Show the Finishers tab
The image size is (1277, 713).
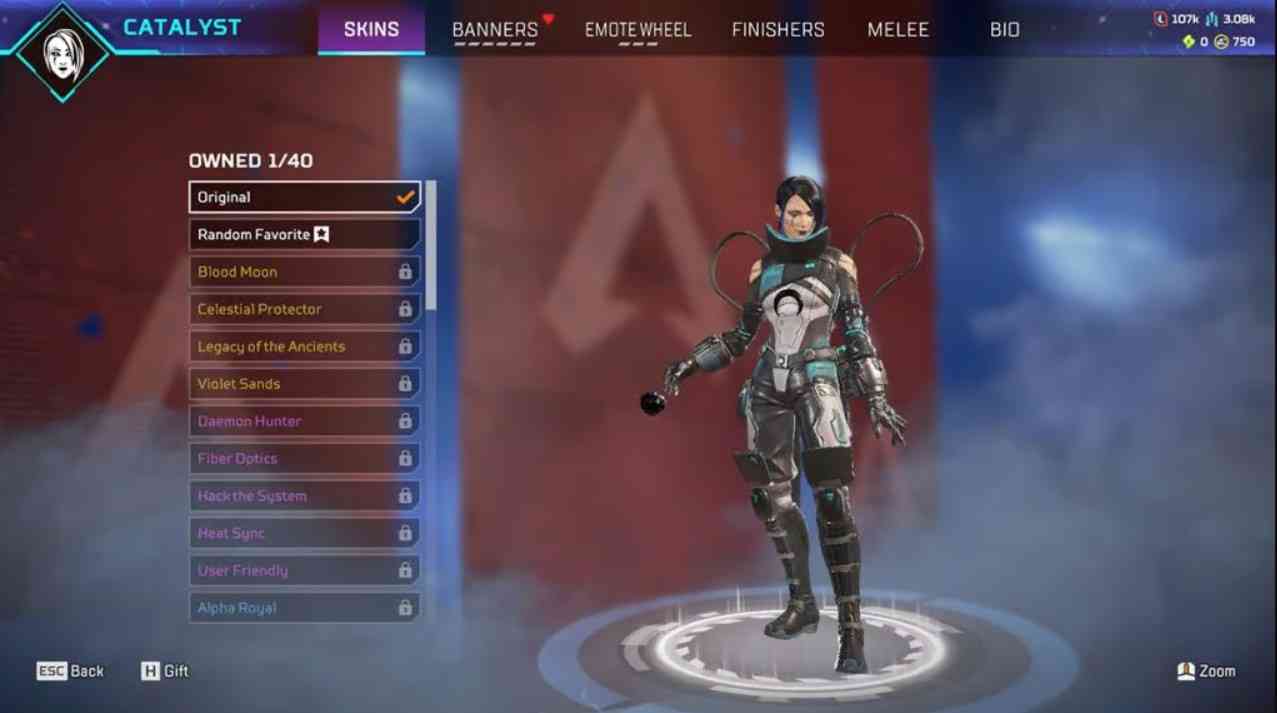(x=778, y=29)
